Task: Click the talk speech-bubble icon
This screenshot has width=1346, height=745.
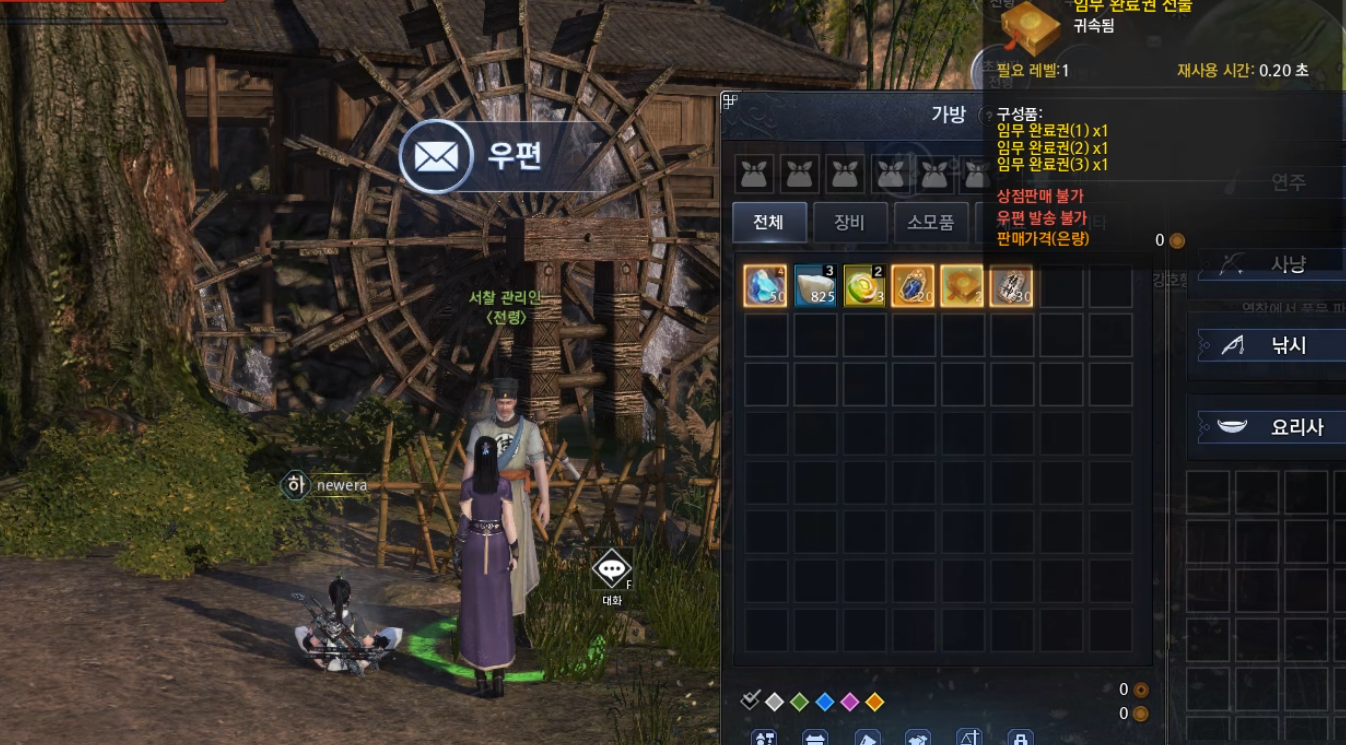Action: pyautogui.click(x=611, y=569)
